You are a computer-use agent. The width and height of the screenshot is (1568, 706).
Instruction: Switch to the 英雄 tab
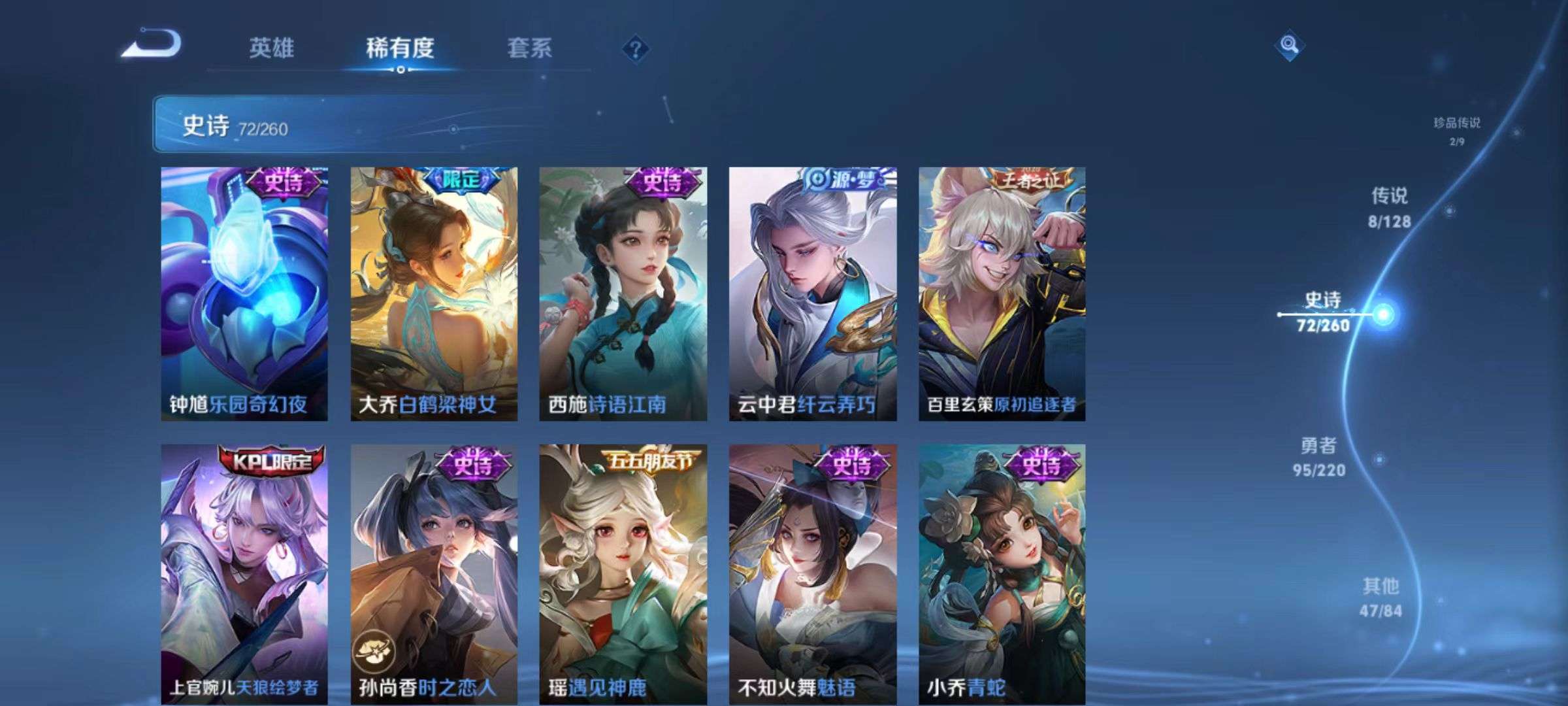[271, 48]
